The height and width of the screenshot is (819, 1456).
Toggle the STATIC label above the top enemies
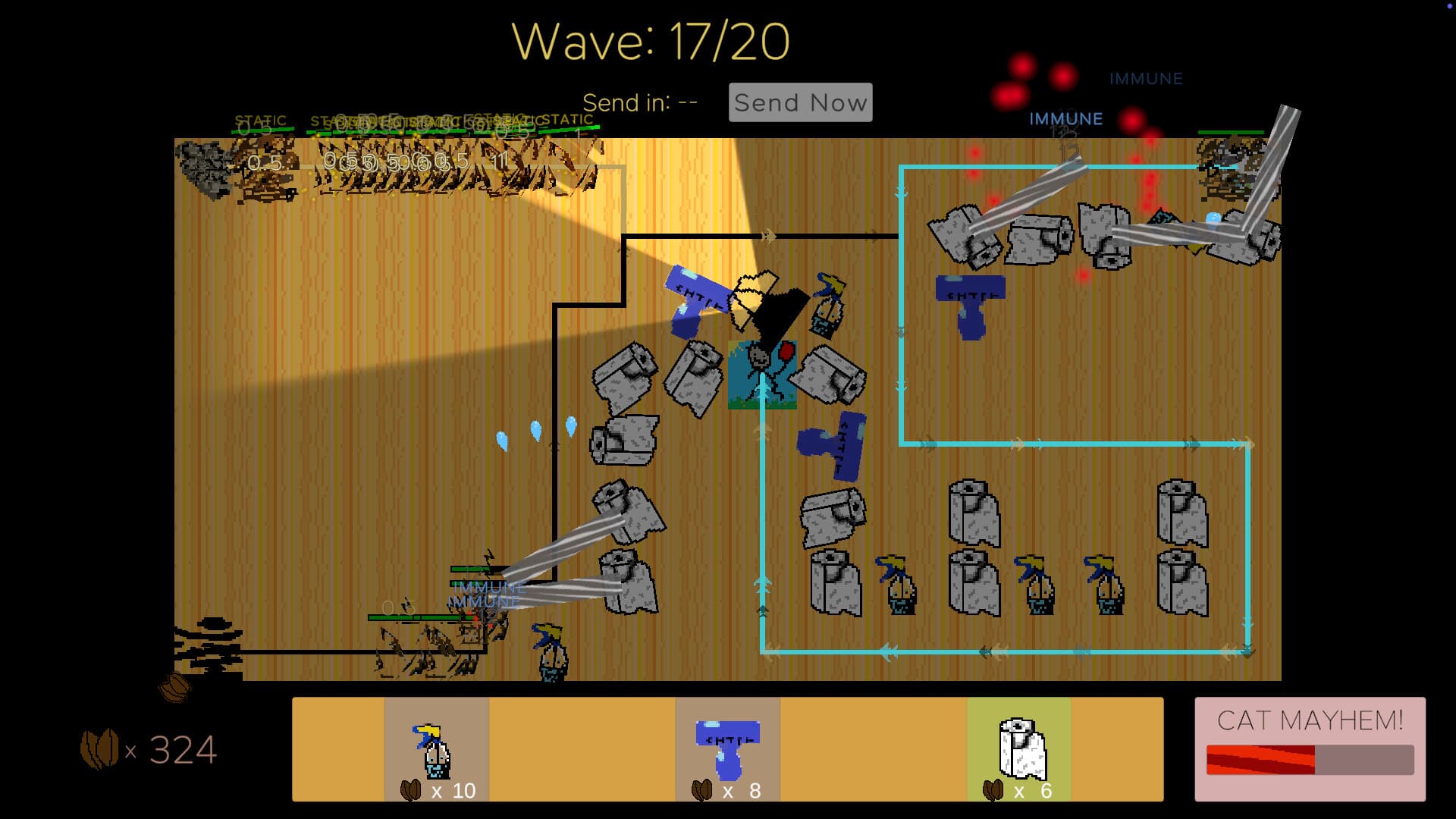point(260,120)
